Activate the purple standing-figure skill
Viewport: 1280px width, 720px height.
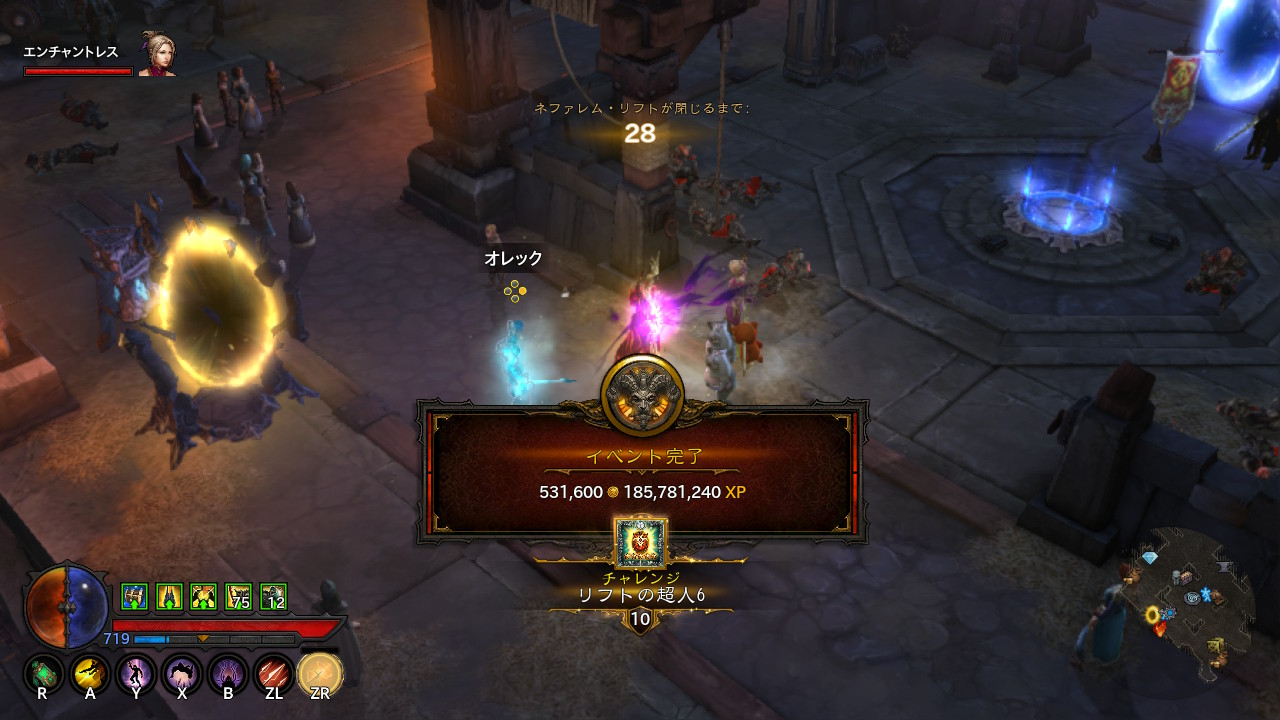tap(136, 674)
